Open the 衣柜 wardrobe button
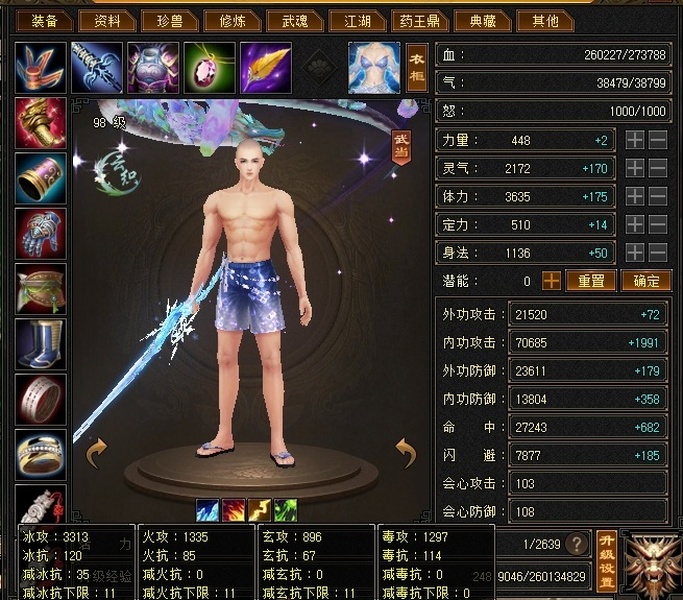This screenshot has height=600, width=683. (417, 68)
